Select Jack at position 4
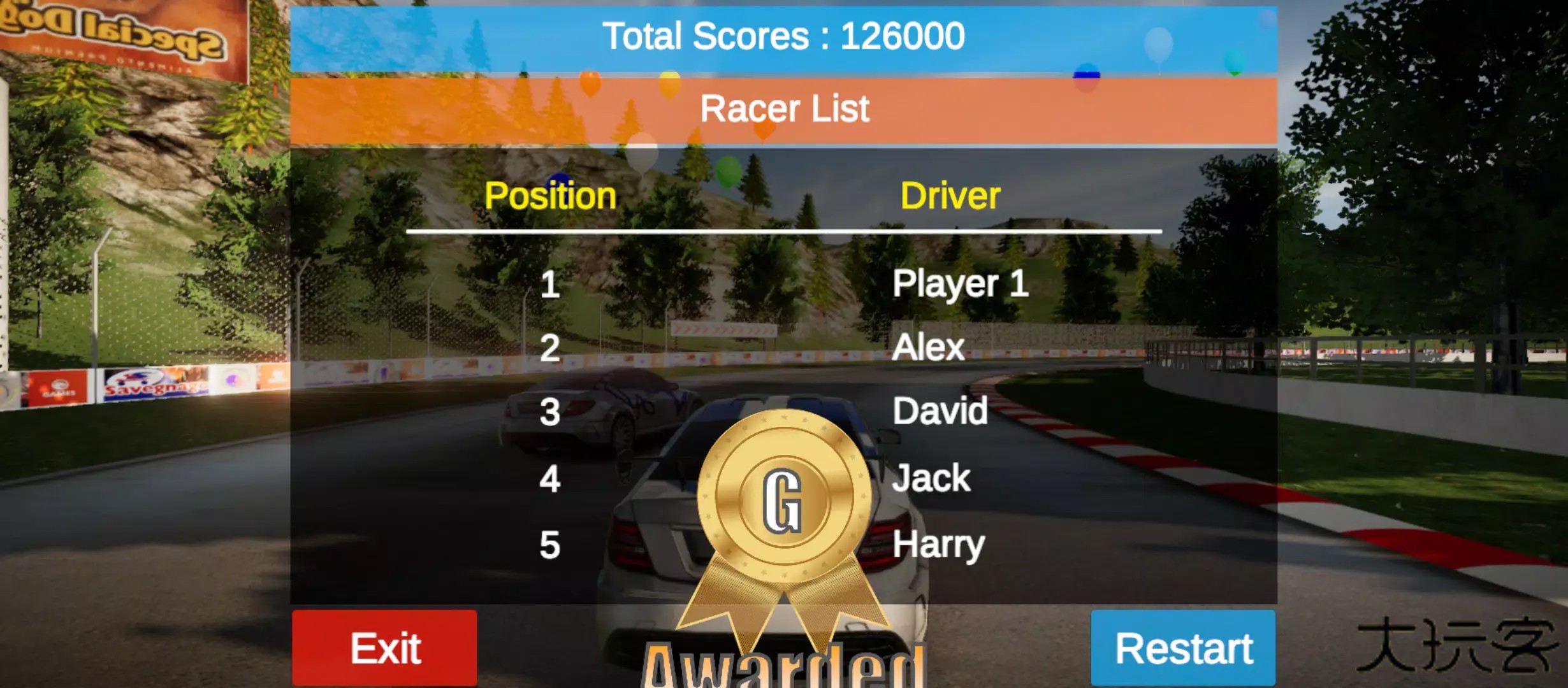 933,478
